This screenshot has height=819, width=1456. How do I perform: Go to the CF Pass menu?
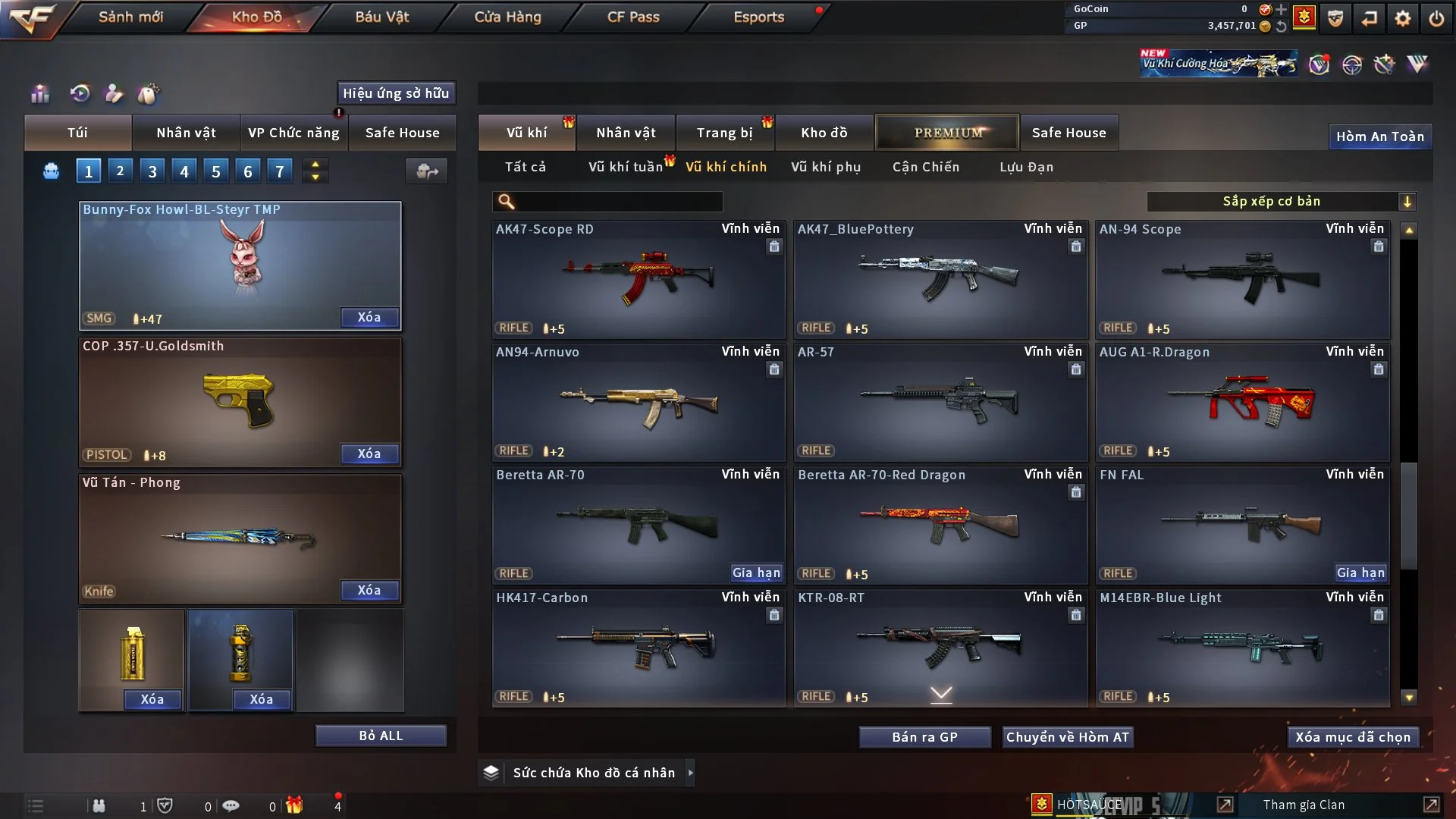click(x=633, y=17)
